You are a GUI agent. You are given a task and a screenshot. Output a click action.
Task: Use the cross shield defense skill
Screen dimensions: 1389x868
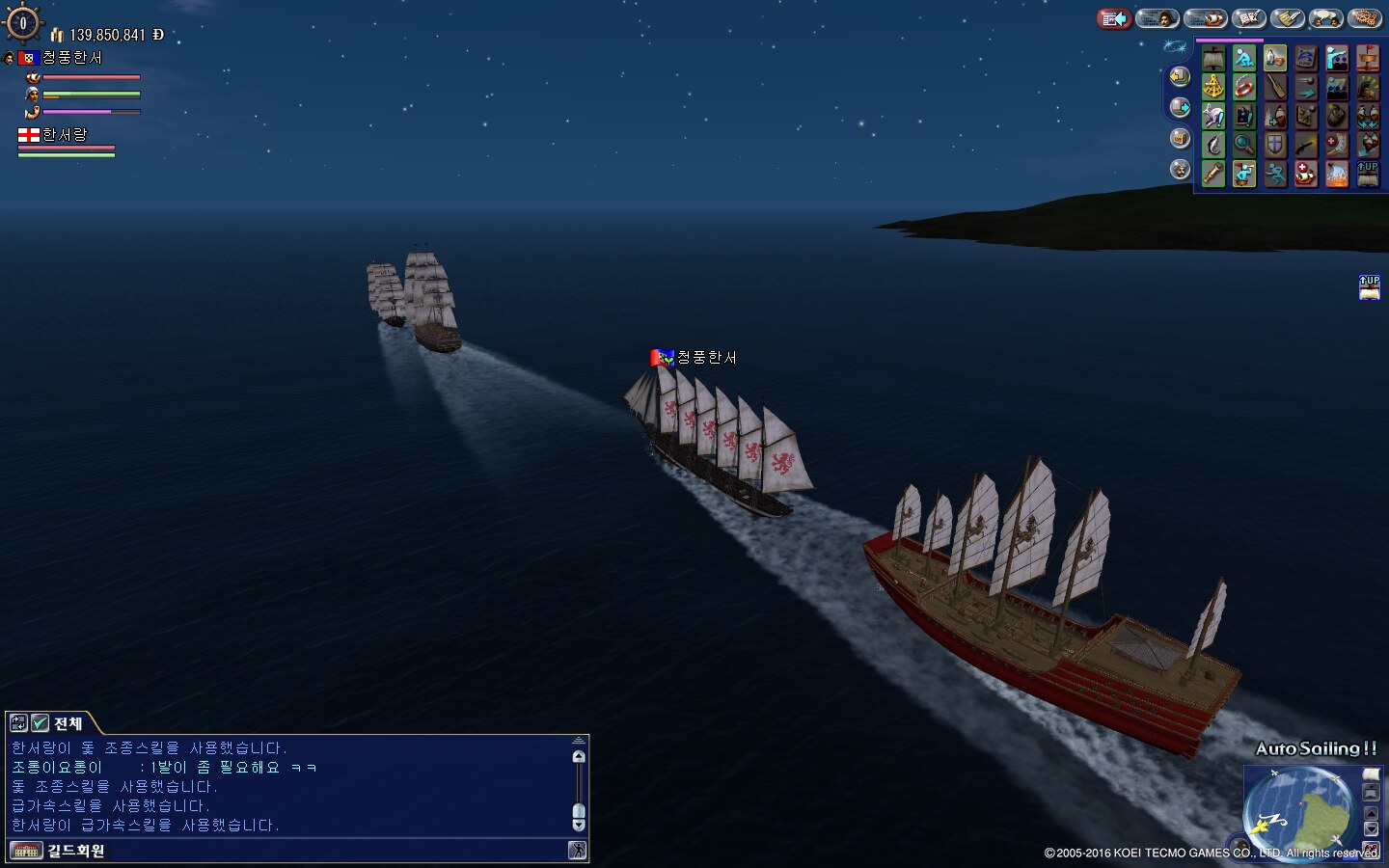[1275, 146]
